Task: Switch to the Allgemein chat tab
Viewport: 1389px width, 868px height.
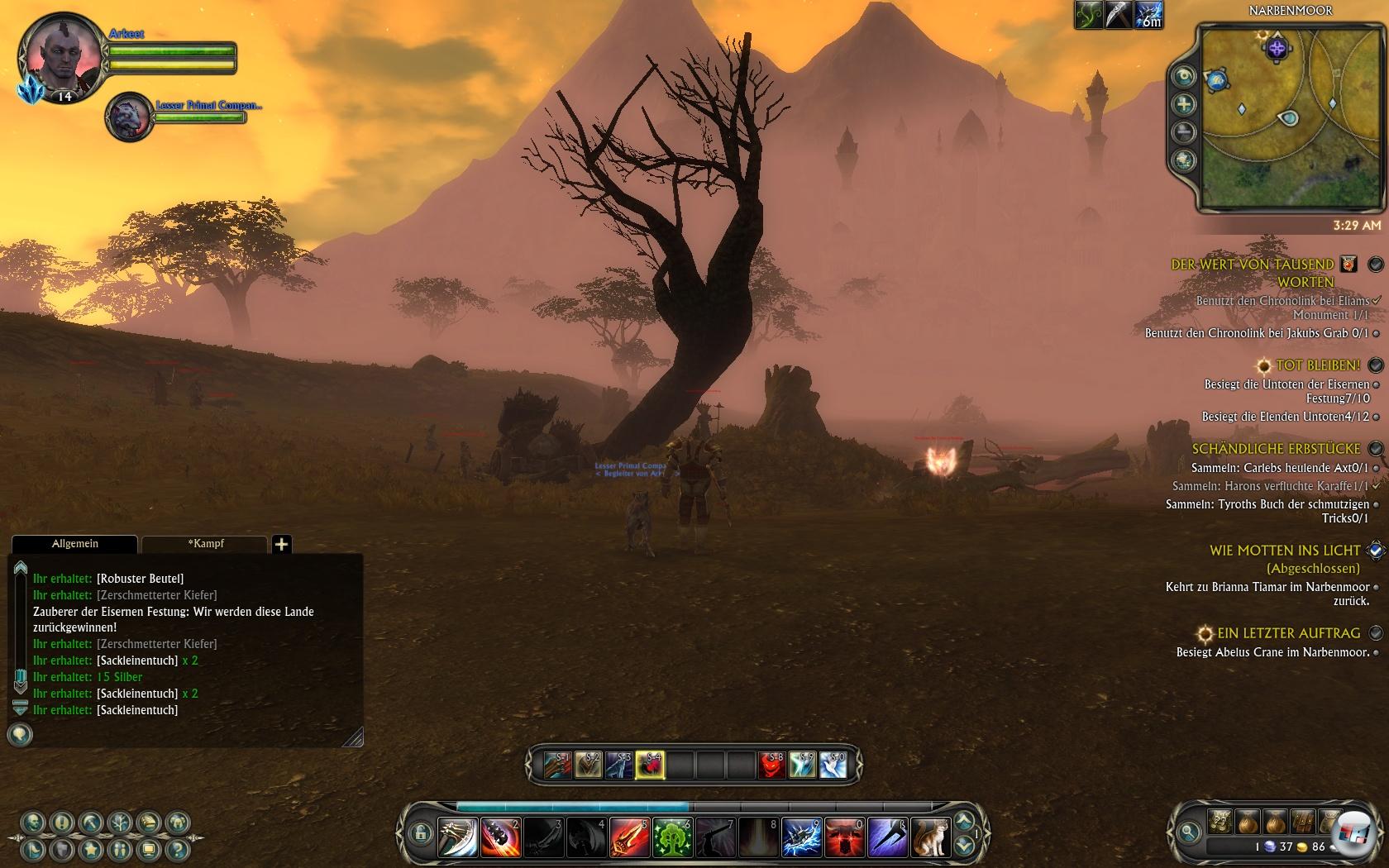Action: click(x=74, y=544)
